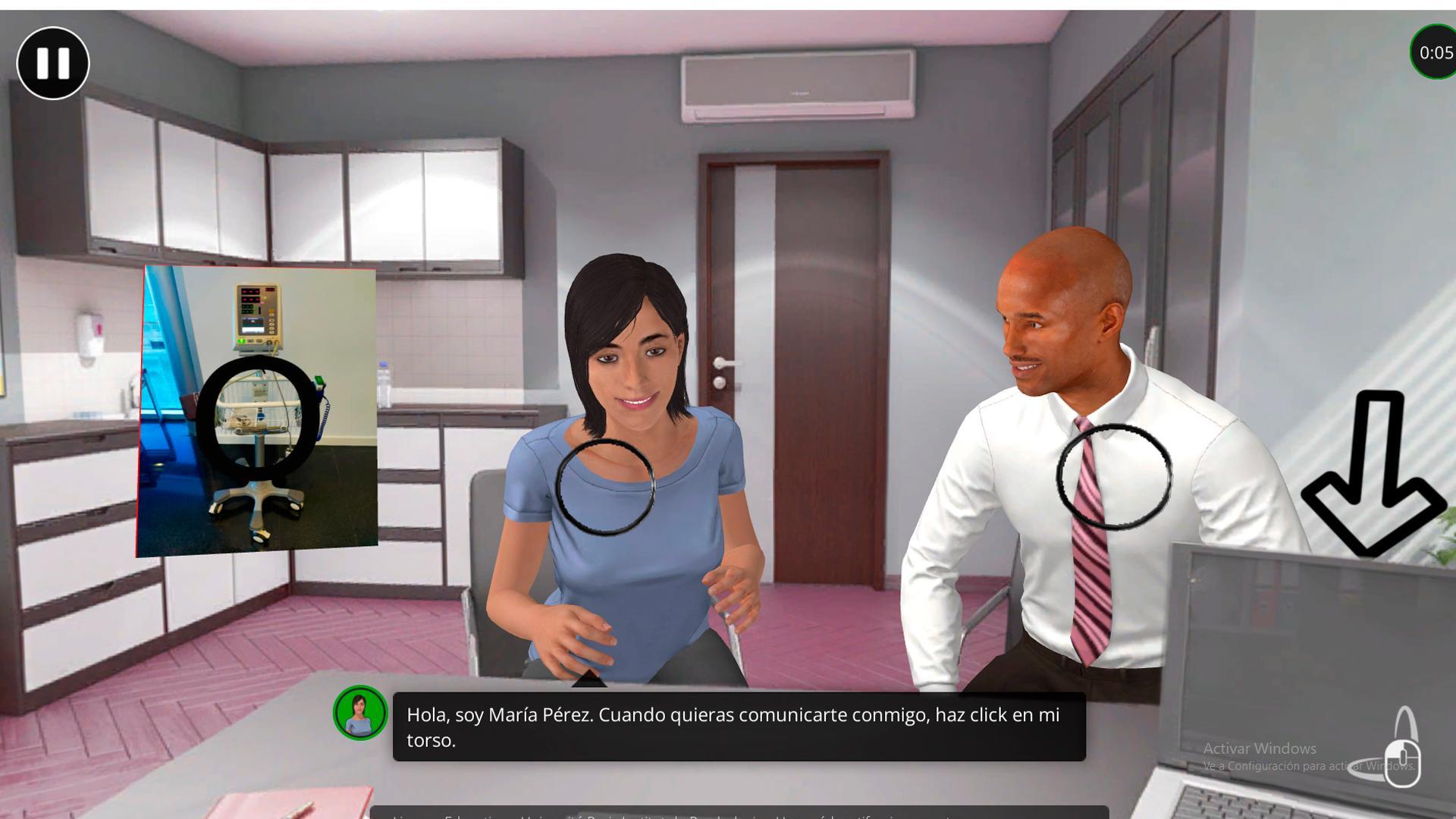Screen dimensions: 1456x819
Task: Click the Activar Windows text
Action: (1260, 748)
